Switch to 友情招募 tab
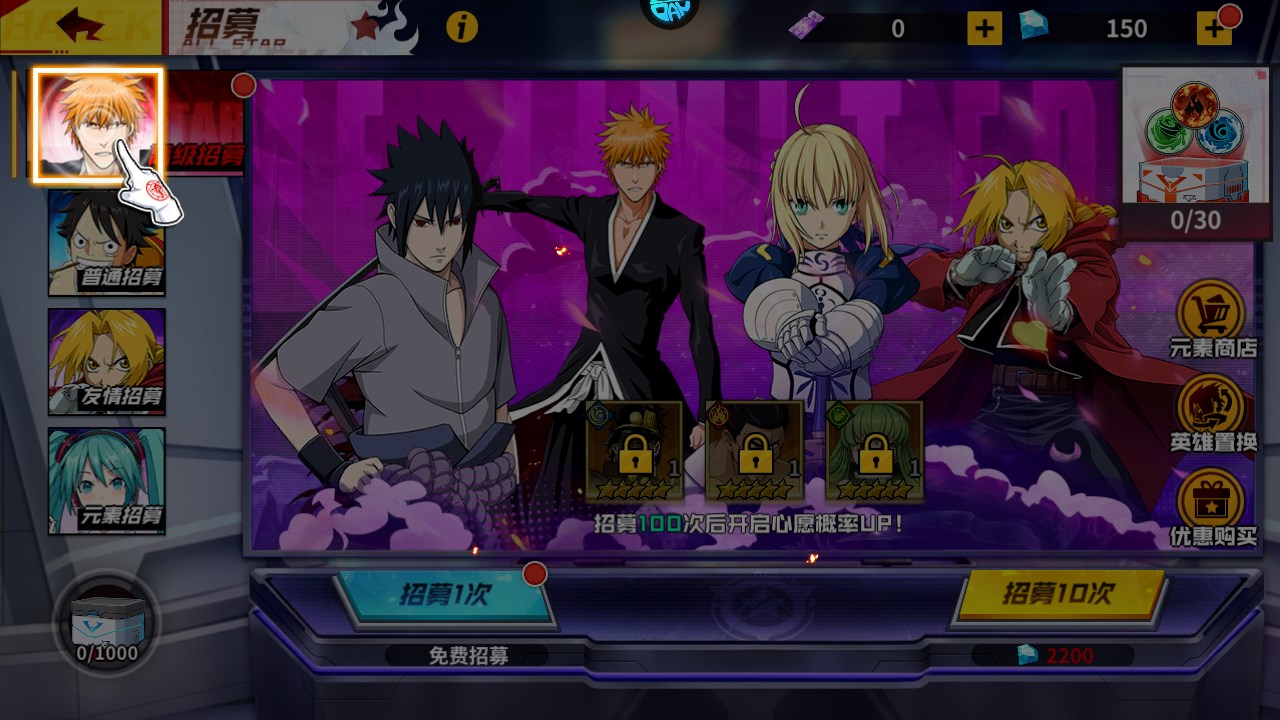Image resolution: width=1280 pixels, height=720 pixels. [107, 362]
